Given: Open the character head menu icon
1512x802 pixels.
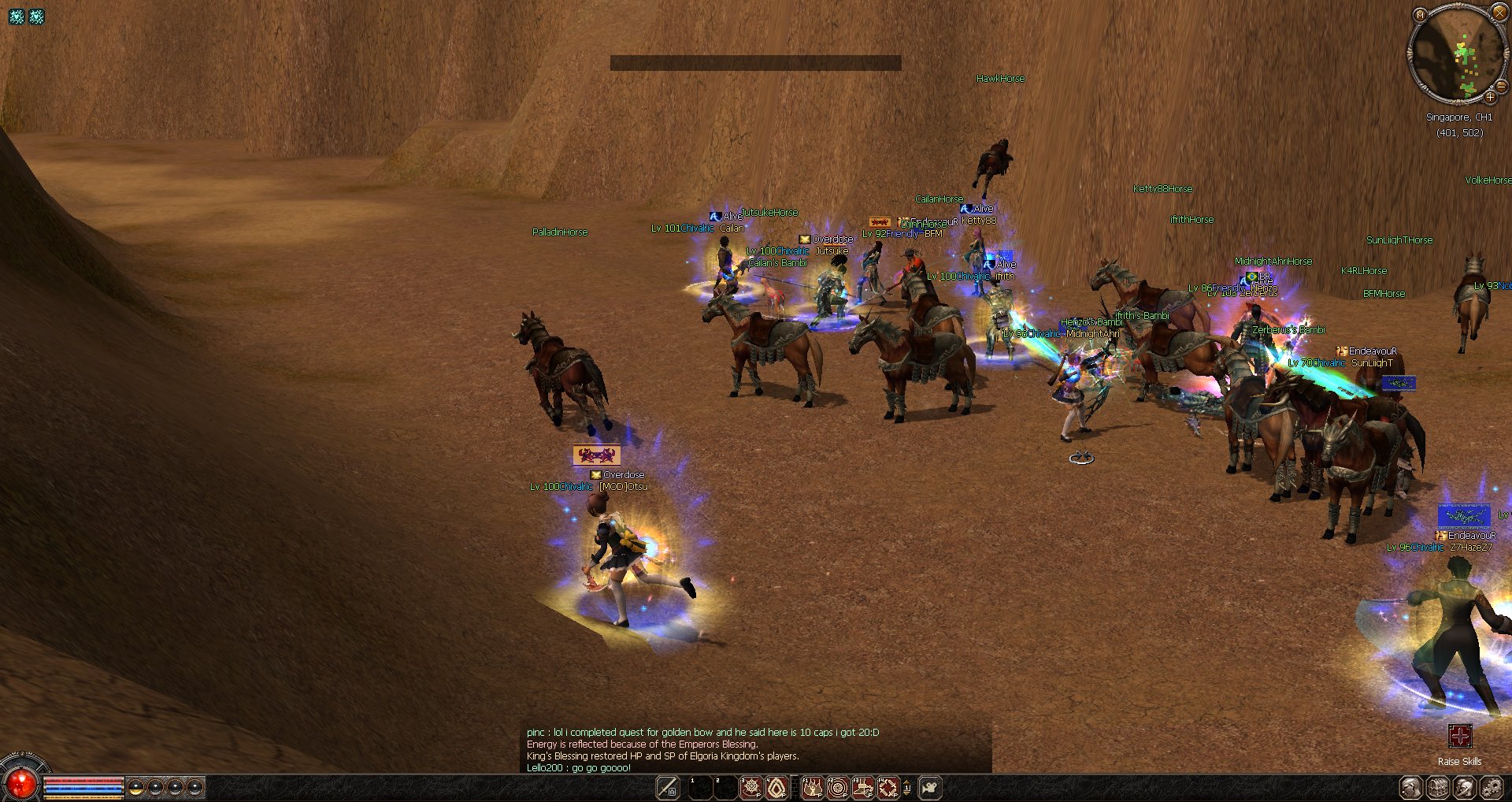Looking at the screenshot, I should 1410,787.
